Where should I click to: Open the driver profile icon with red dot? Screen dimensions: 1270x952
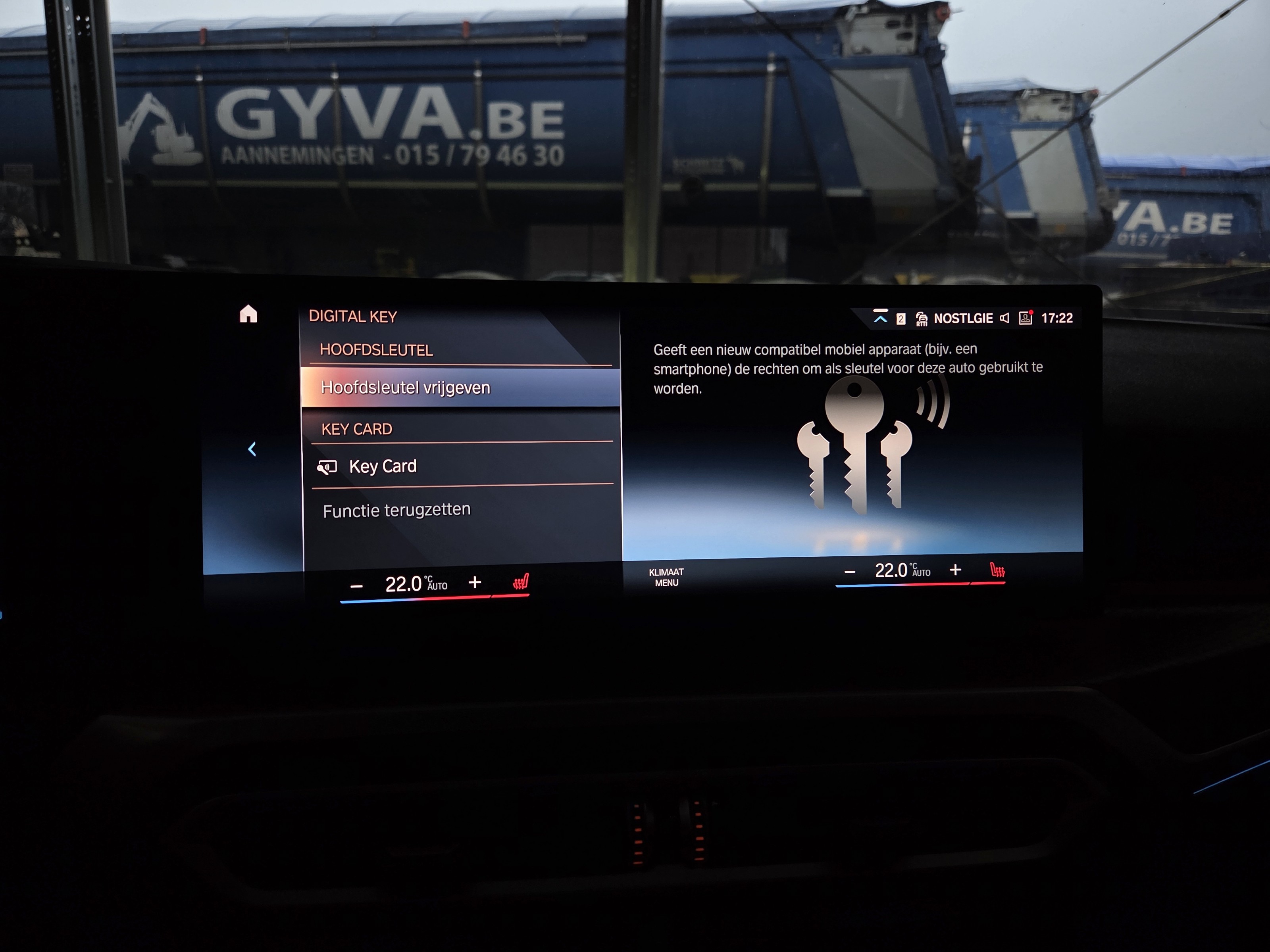click(x=1026, y=317)
